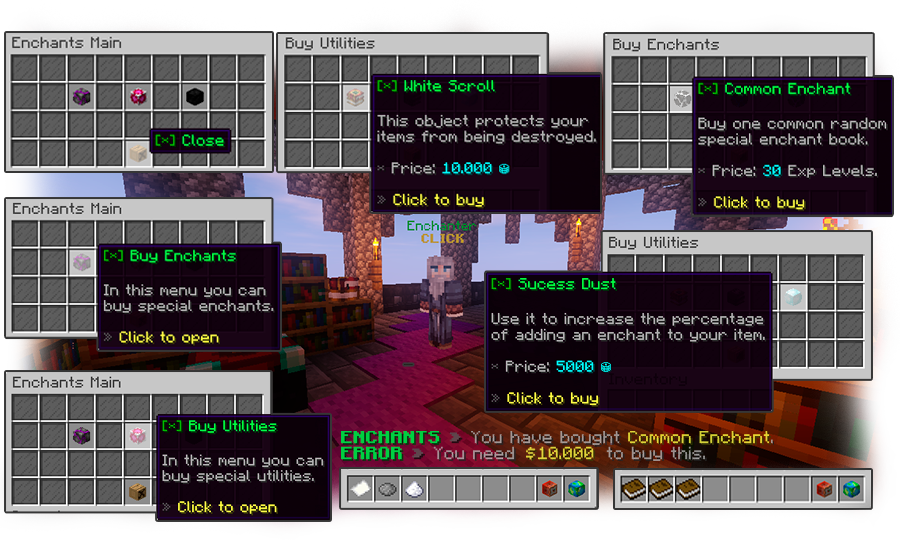Pick the white powder pile in hotbar
The image size is (900, 540).
pyautogui.click(x=413, y=490)
